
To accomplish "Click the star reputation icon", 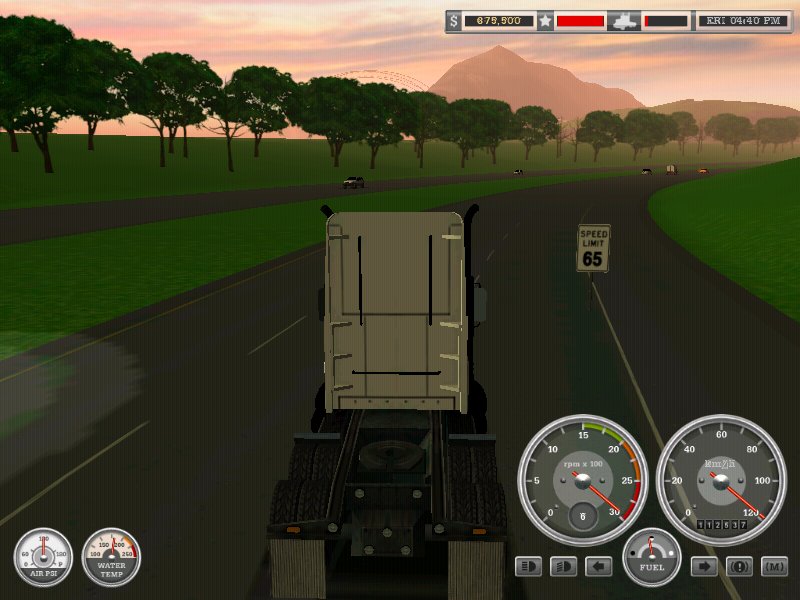I will coord(545,20).
